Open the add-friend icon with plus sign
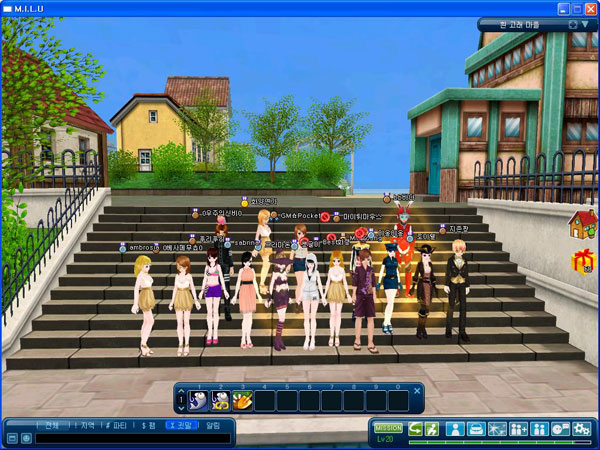Screen dimensions: 600x450 [518, 429]
